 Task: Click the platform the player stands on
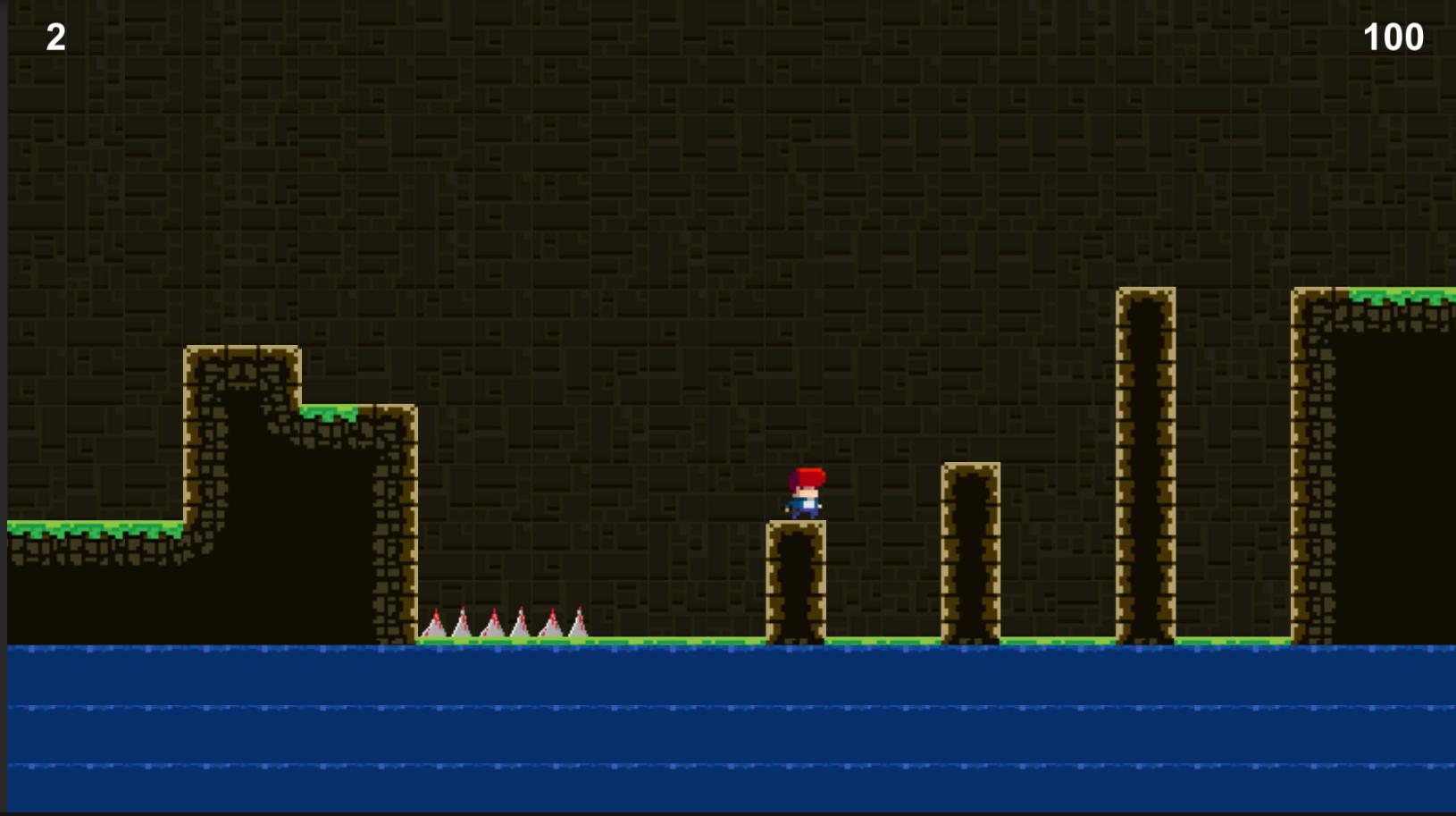(x=795, y=581)
